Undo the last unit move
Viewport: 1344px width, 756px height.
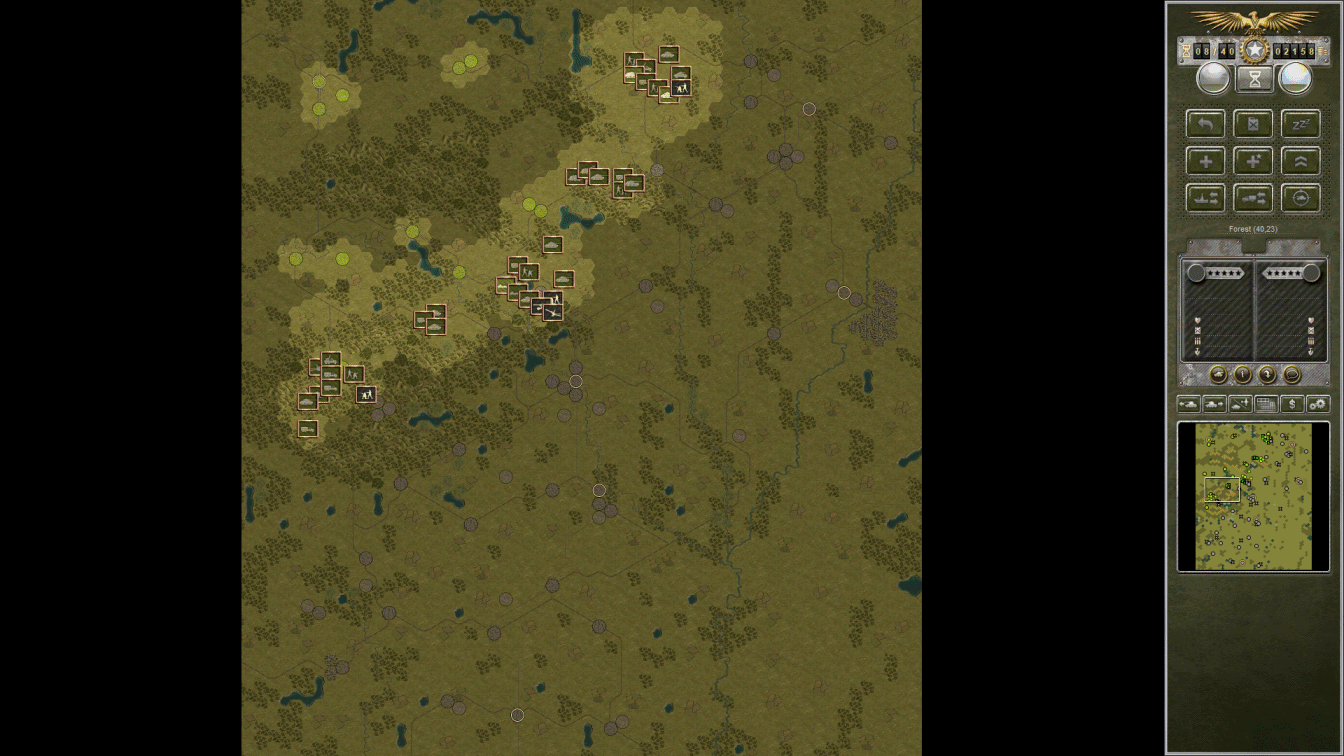point(1205,123)
